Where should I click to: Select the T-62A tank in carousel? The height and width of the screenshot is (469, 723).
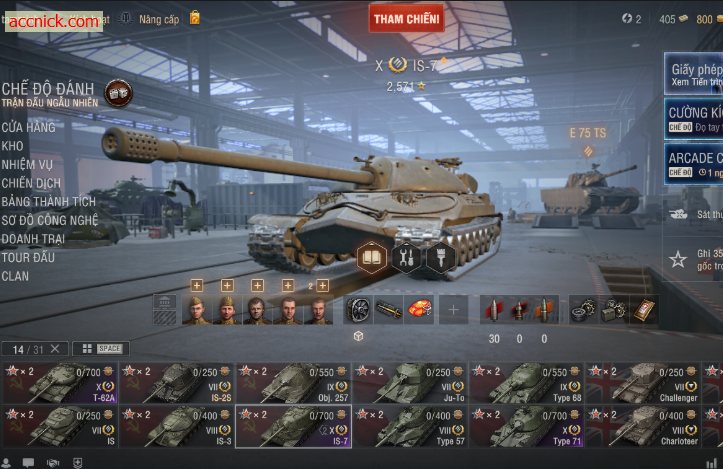pyautogui.click(x=59, y=383)
